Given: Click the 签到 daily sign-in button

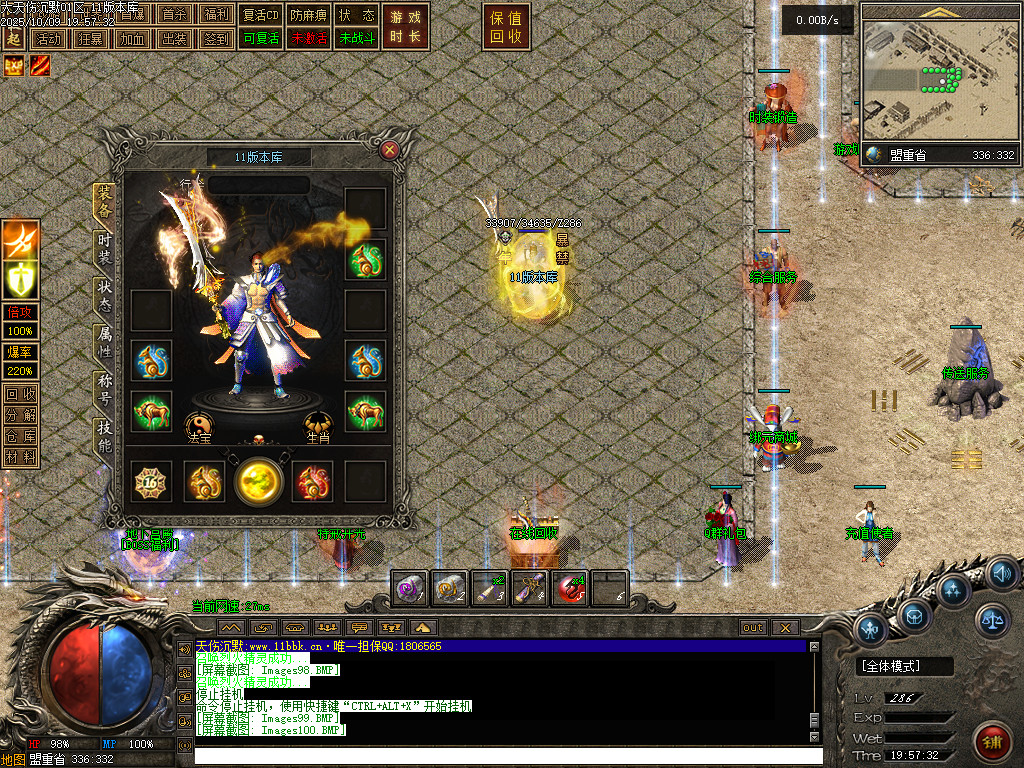Looking at the screenshot, I should point(216,39).
